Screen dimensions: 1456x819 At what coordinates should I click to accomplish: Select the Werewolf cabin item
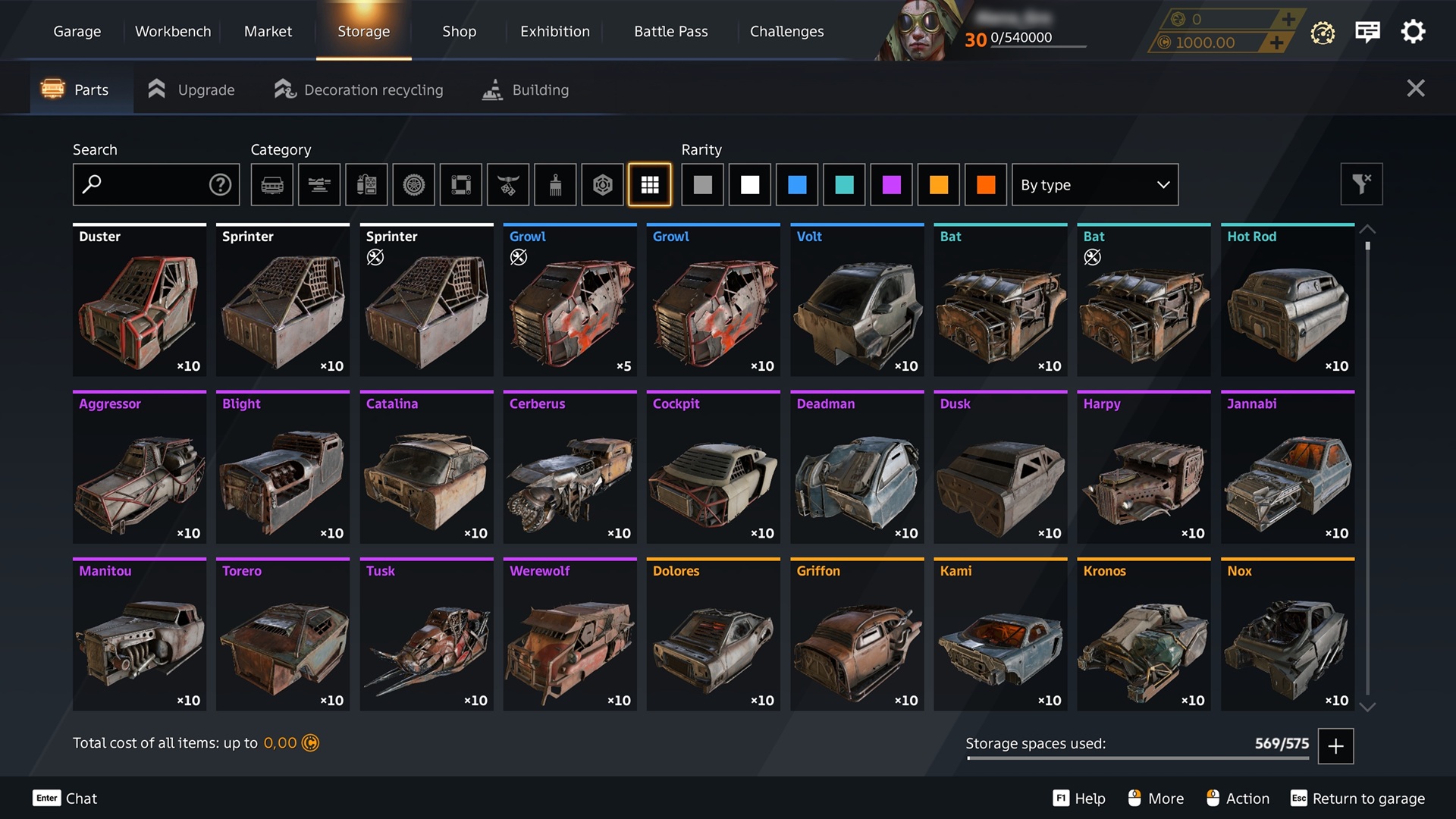pyautogui.click(x=570, y=635)
